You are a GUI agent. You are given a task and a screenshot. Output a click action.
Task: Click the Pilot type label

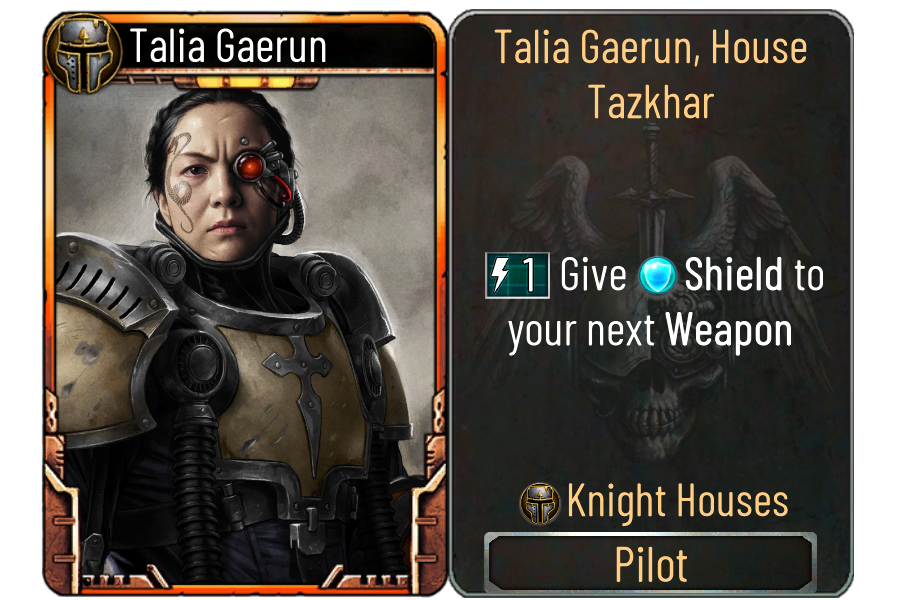coord(650,564)
